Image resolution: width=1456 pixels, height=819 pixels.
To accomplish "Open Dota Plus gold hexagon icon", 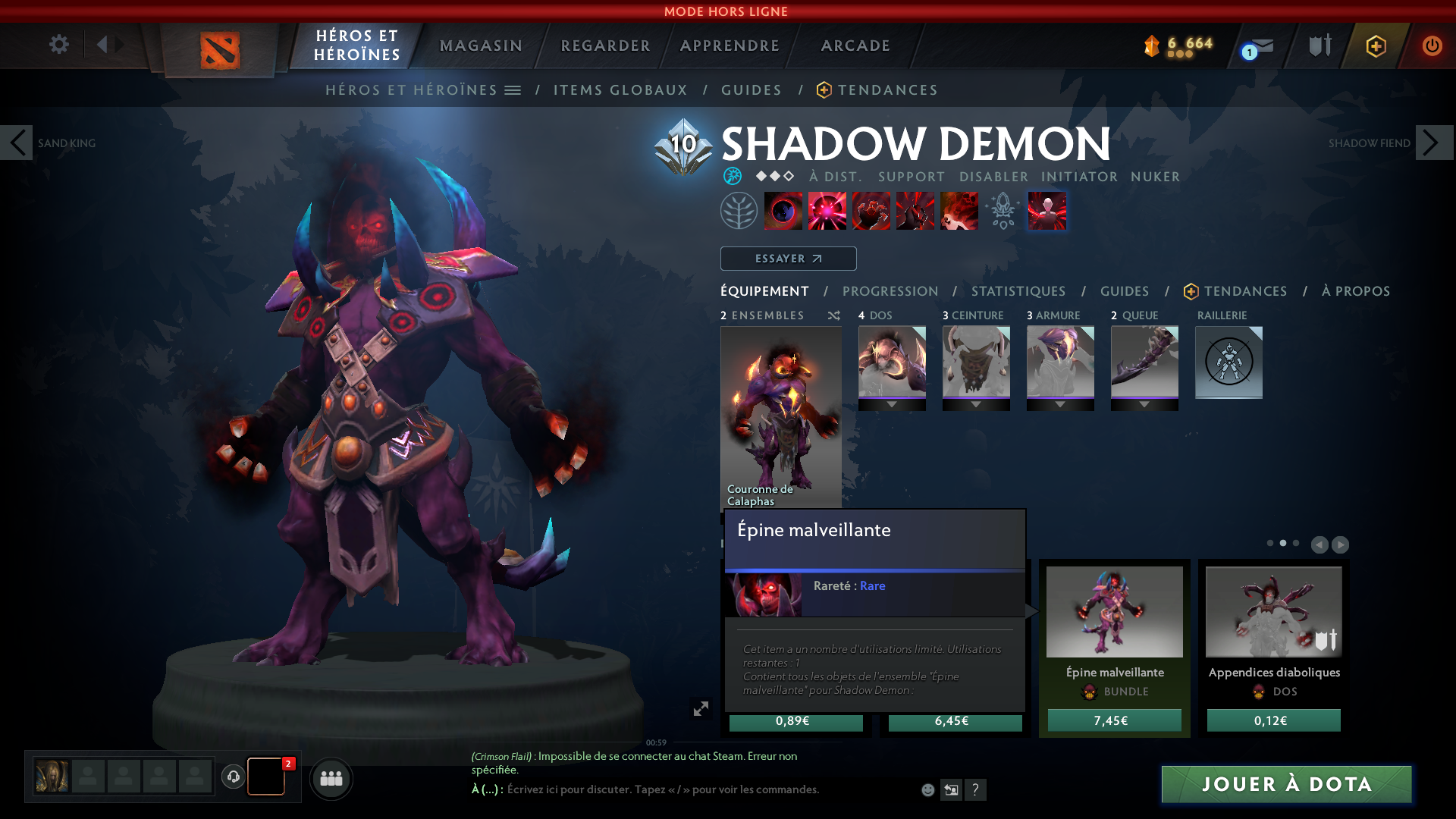I will pyautogui.click(x=1375, y=45).
